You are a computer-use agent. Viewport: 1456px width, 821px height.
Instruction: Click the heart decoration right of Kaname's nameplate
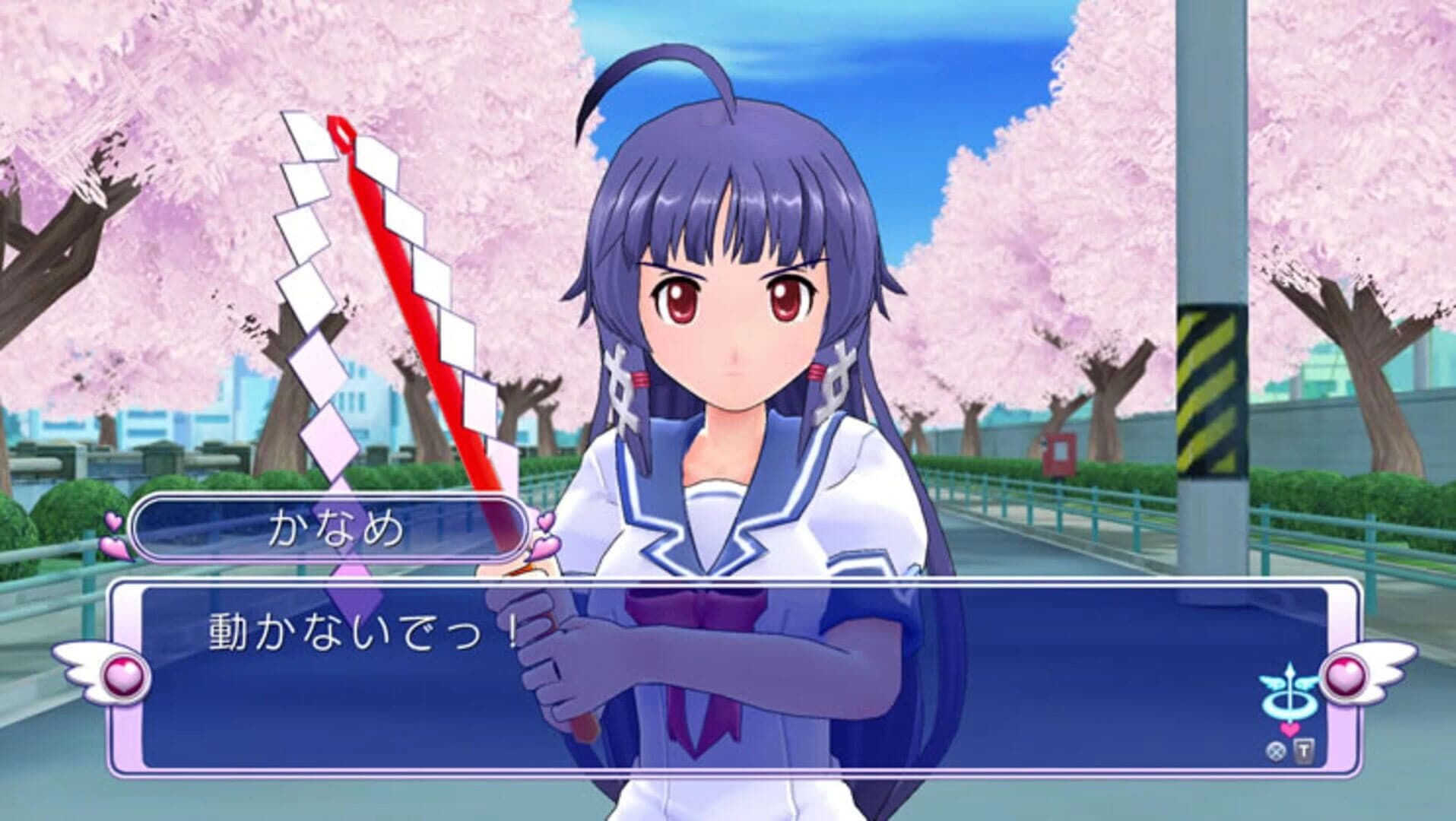pos(544,532)
